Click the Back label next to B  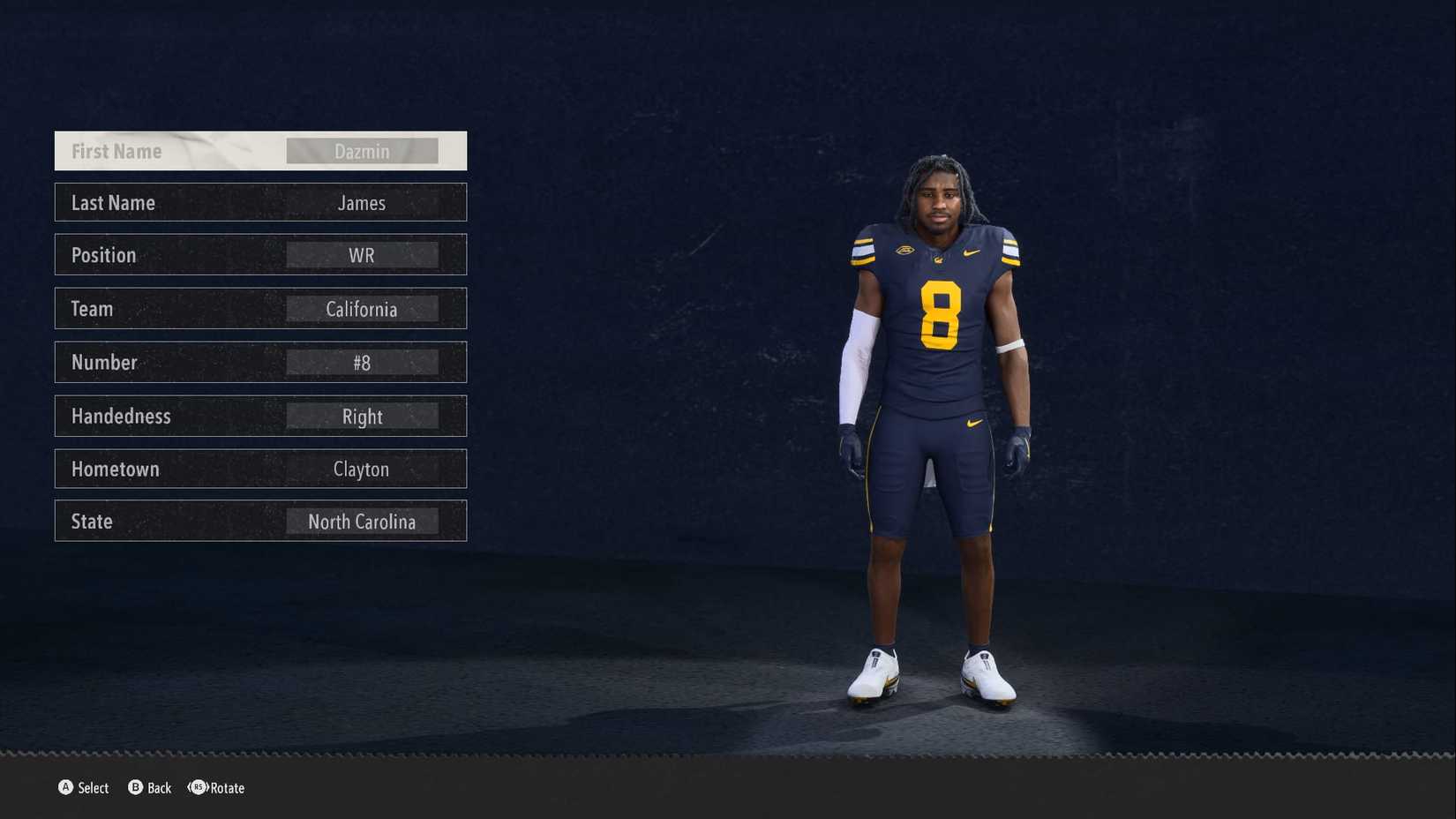[158, 788]
